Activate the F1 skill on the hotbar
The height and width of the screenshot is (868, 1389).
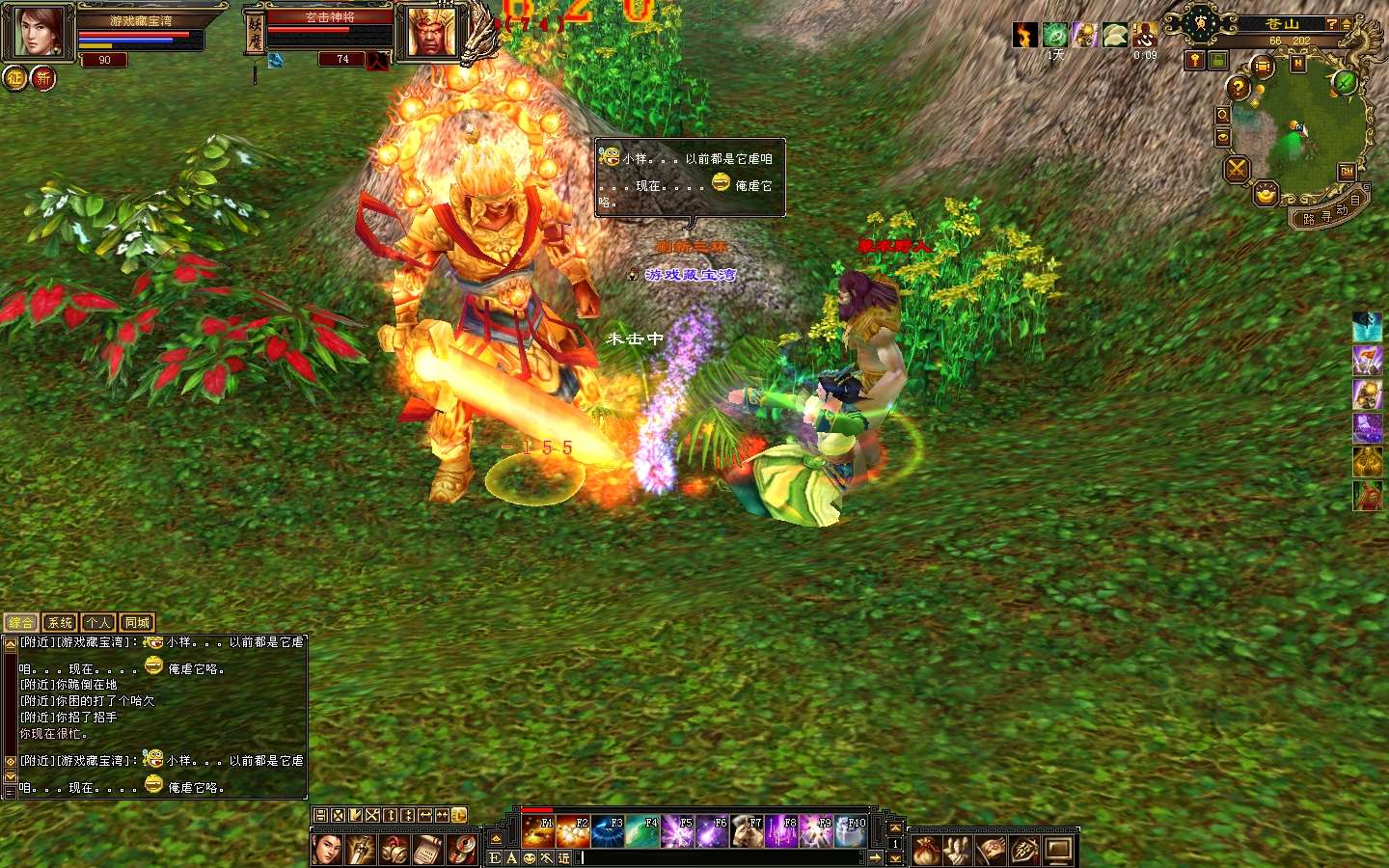coord(538,831)
